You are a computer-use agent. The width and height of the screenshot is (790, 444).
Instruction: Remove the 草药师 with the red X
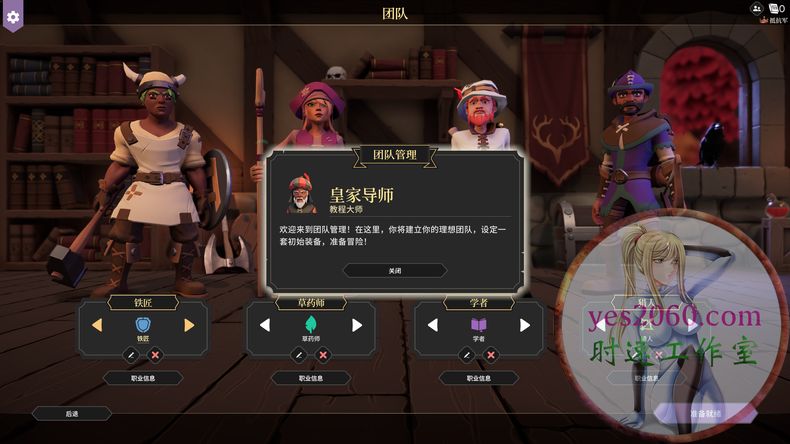tap(323, 354)
